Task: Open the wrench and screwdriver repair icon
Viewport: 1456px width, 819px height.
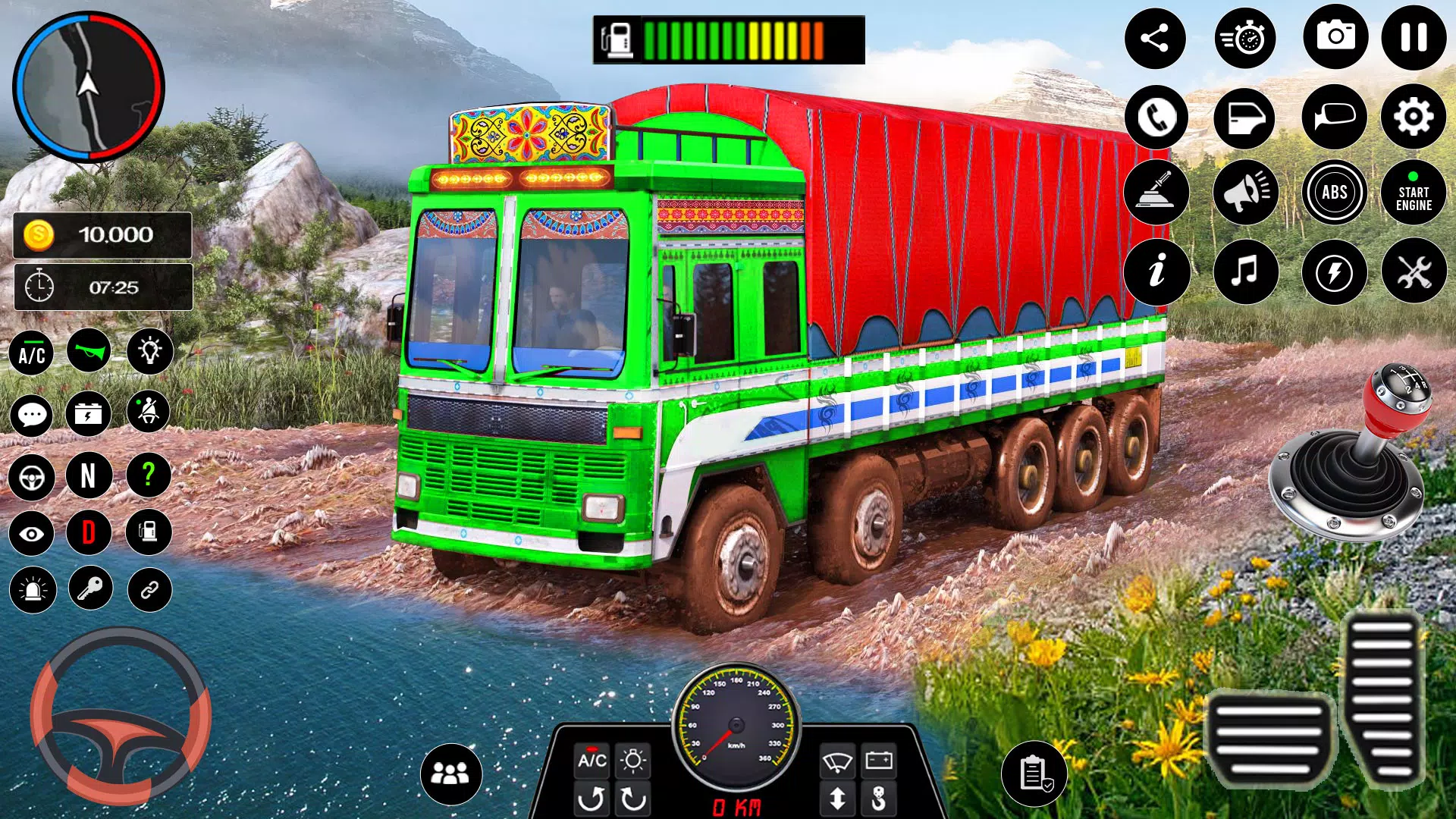Action: click(1414, 271)
